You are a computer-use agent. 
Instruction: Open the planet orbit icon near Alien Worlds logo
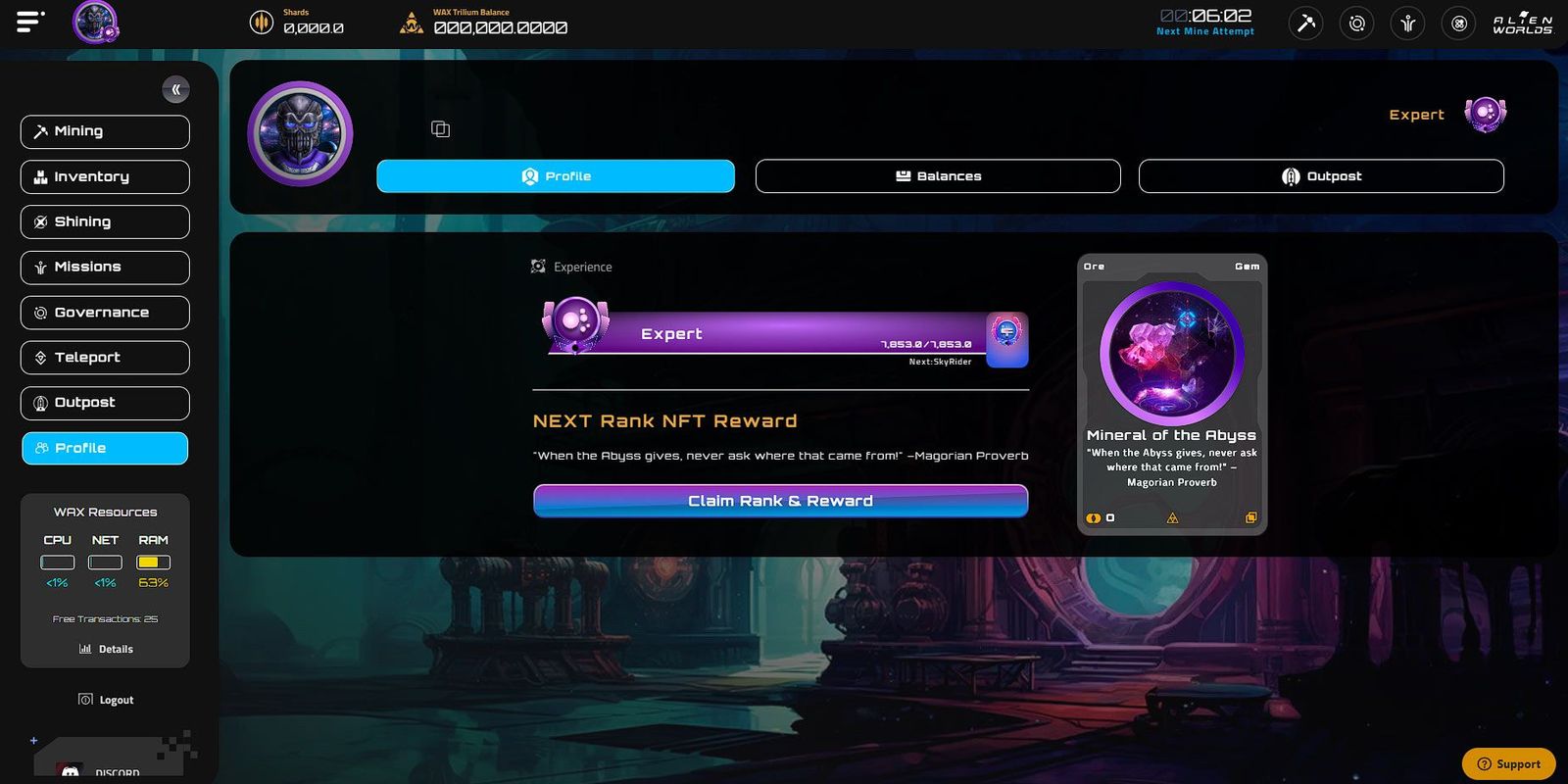1356,23
